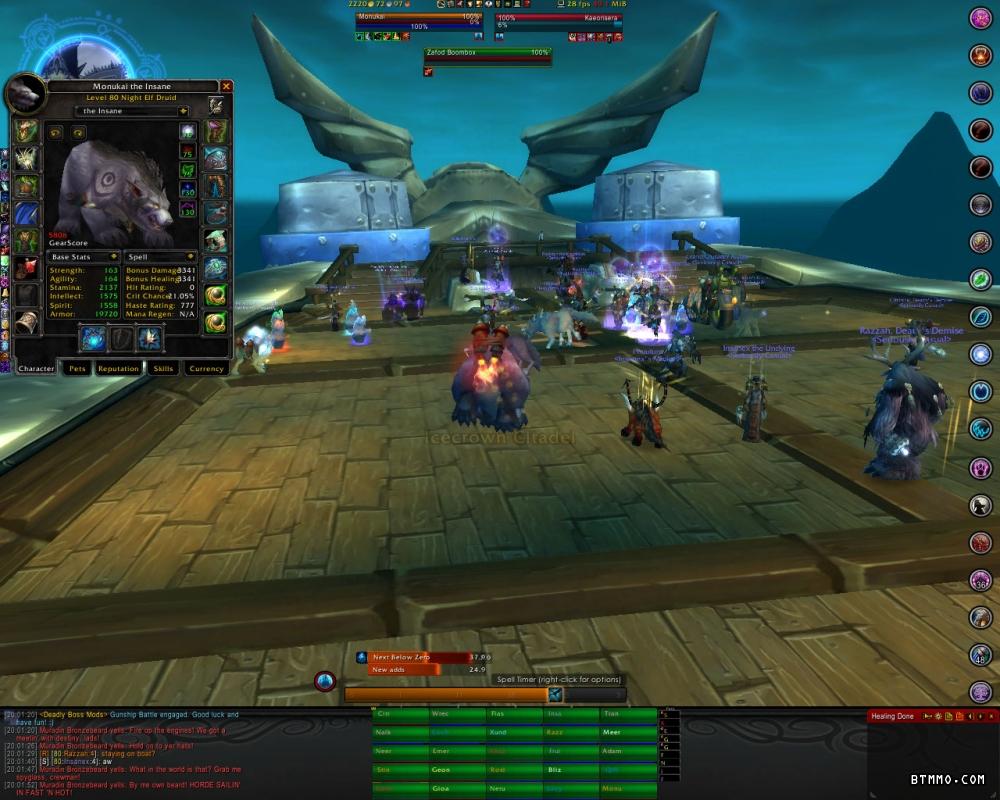Rotate the character model left
Image resolution: width=1000 pixels, height=800 pixels.
coord(56,132)
